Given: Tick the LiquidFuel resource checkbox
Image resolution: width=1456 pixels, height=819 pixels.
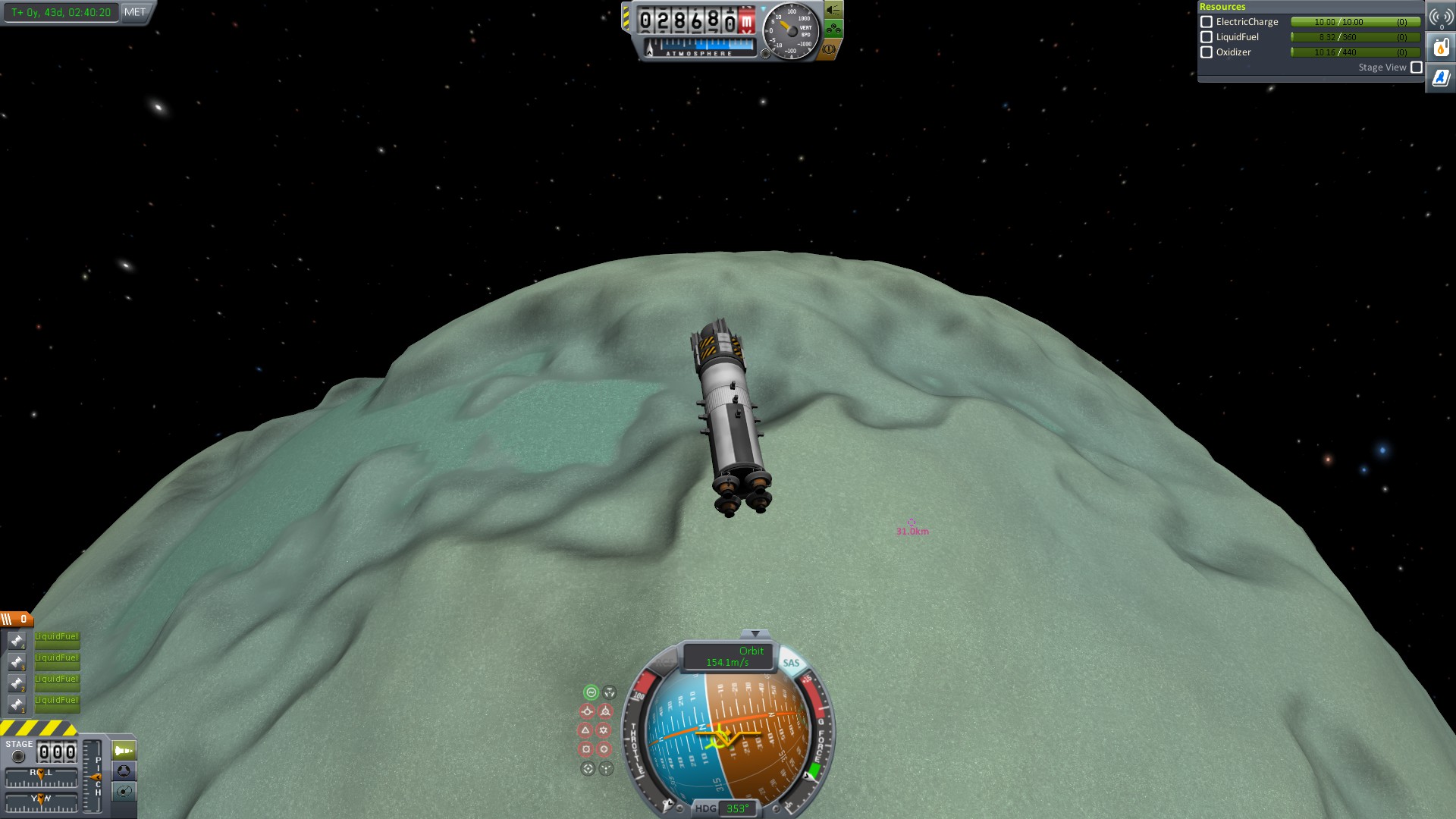Looking at the screenshot, I should click(1207, 37).
